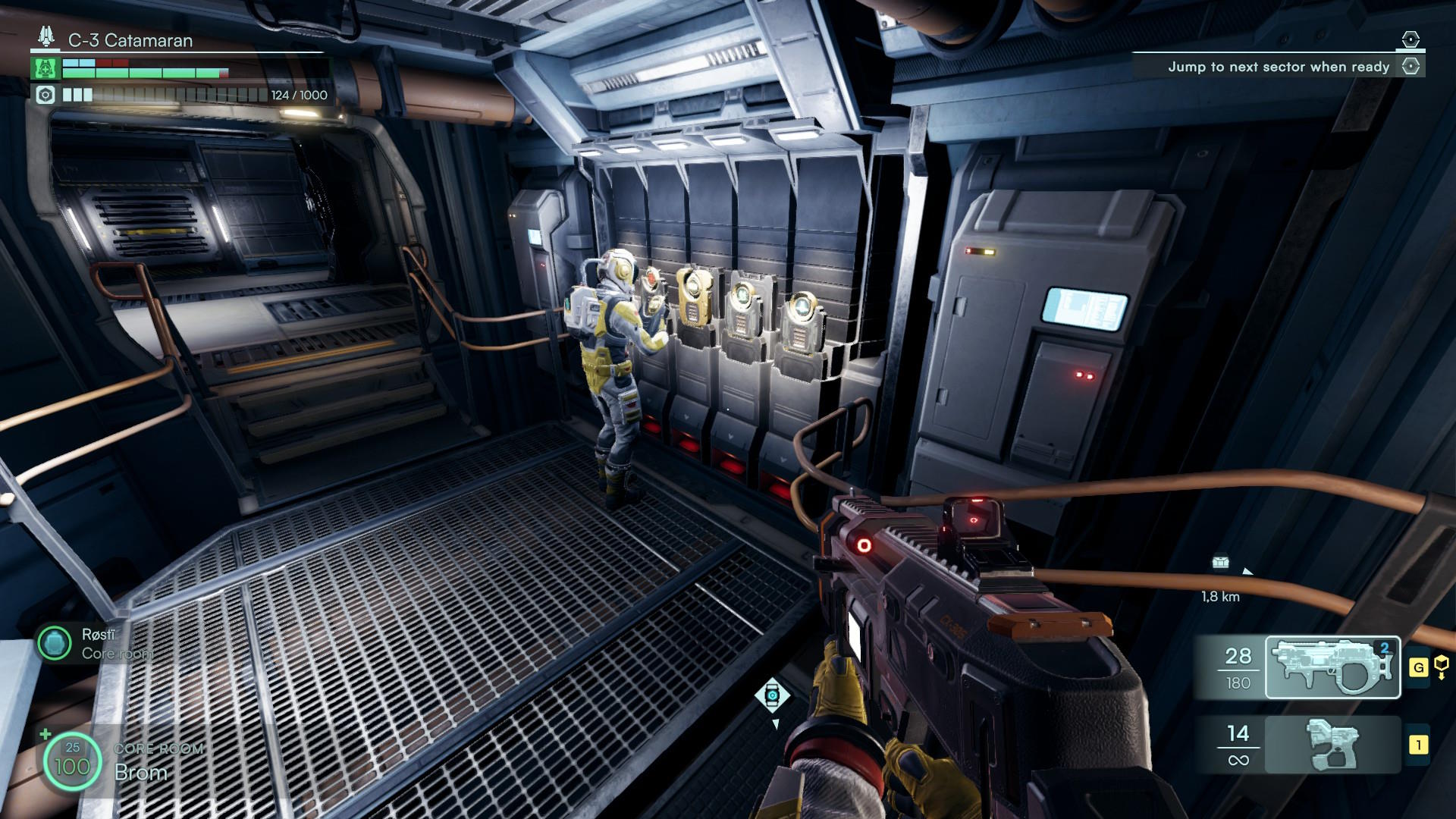Click the alloy resource counter icon

(x=45, y=95)
